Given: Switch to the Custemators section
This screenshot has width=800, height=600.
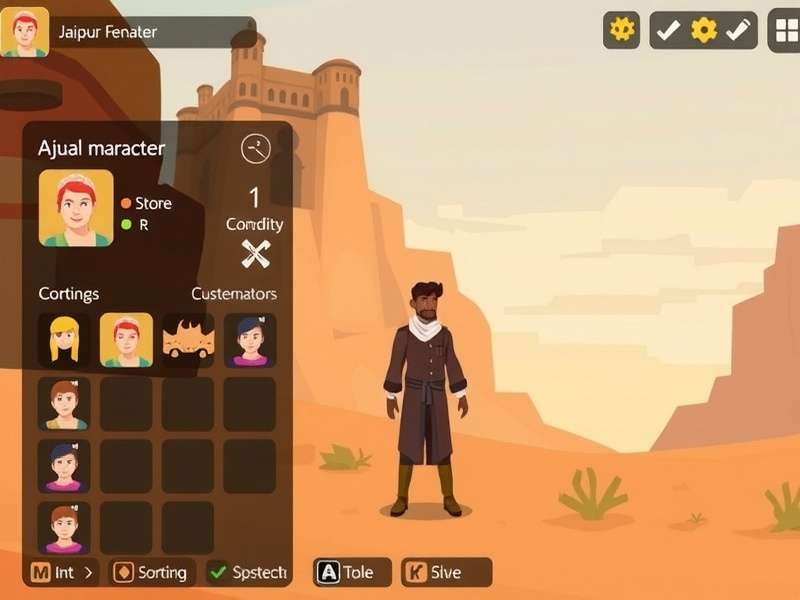Looking at the screenshot, I should pos(234,294).
